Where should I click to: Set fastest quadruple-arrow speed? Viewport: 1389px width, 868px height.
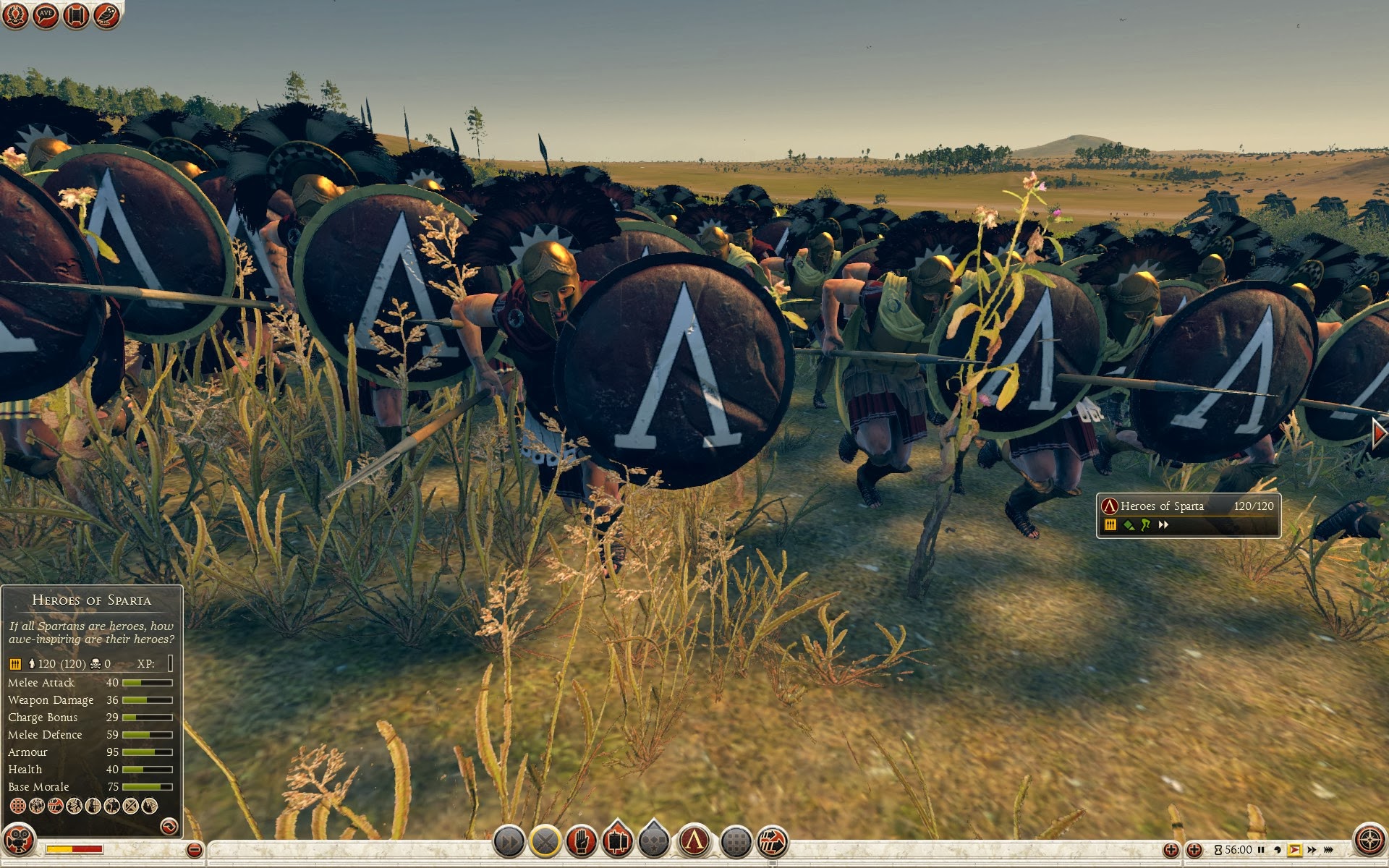coord(1328,850)
